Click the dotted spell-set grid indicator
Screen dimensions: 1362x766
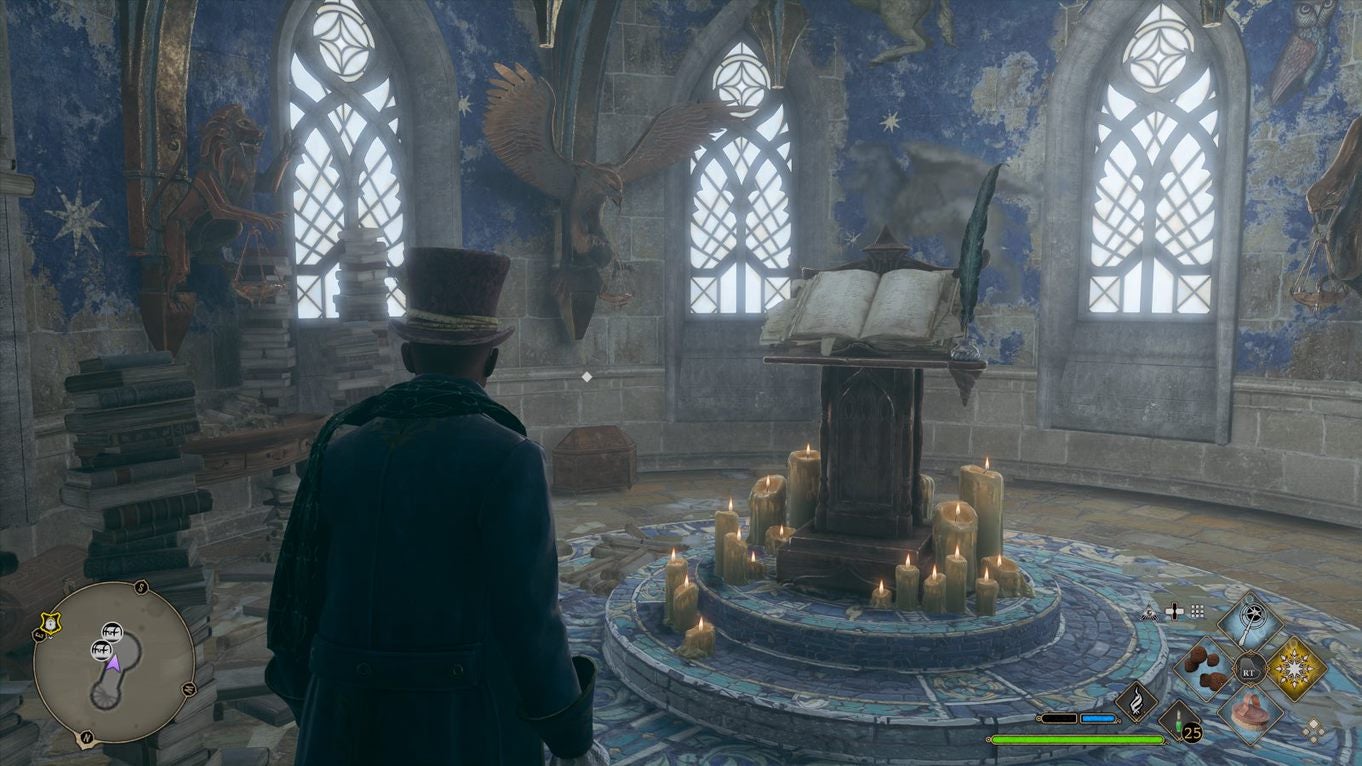pos(1198,610)
